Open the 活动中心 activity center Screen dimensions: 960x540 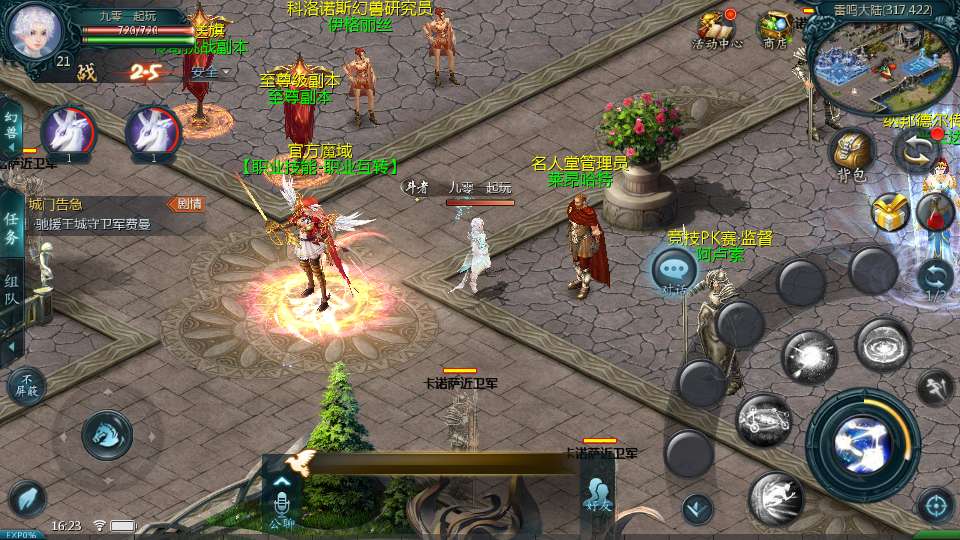tap(717, 28)
